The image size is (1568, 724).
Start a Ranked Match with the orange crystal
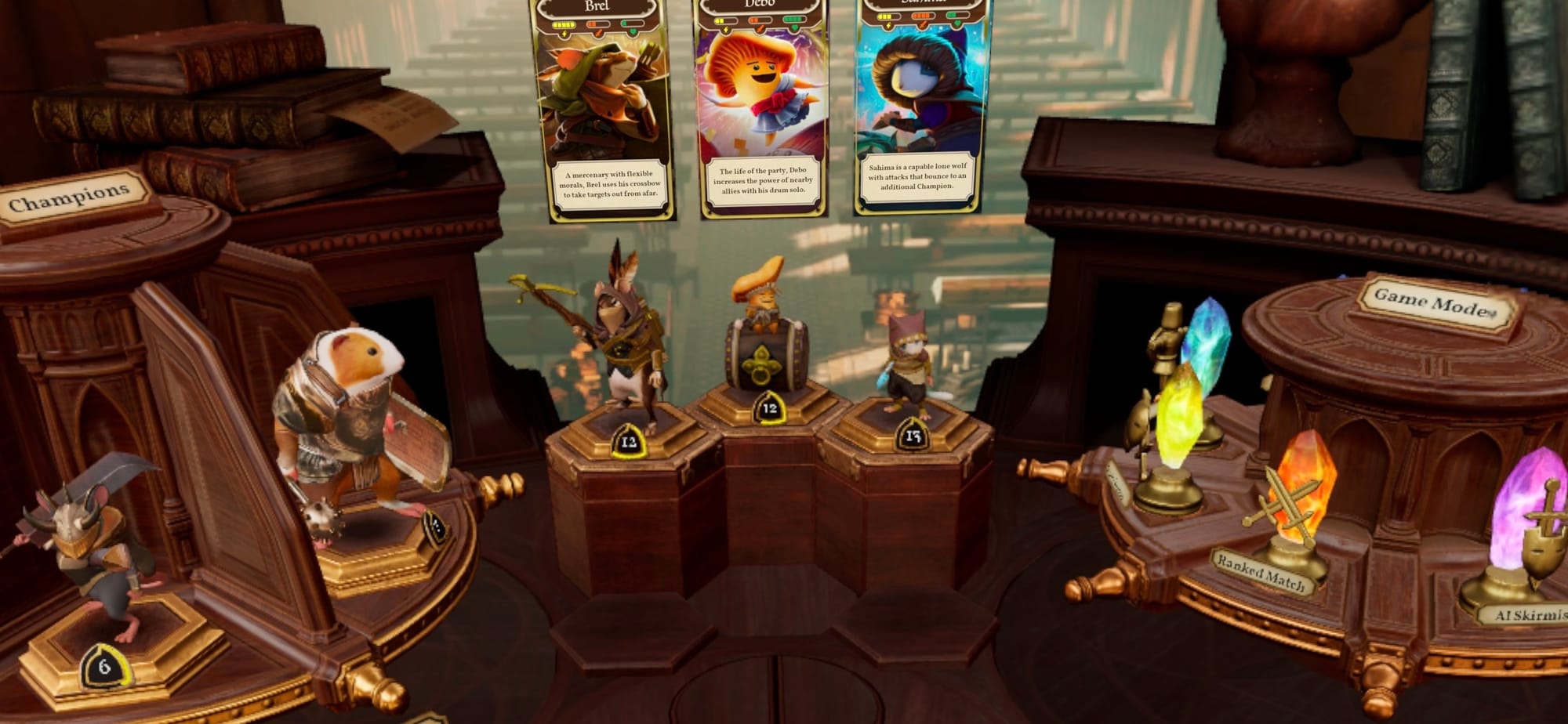tap(1300, 486)
